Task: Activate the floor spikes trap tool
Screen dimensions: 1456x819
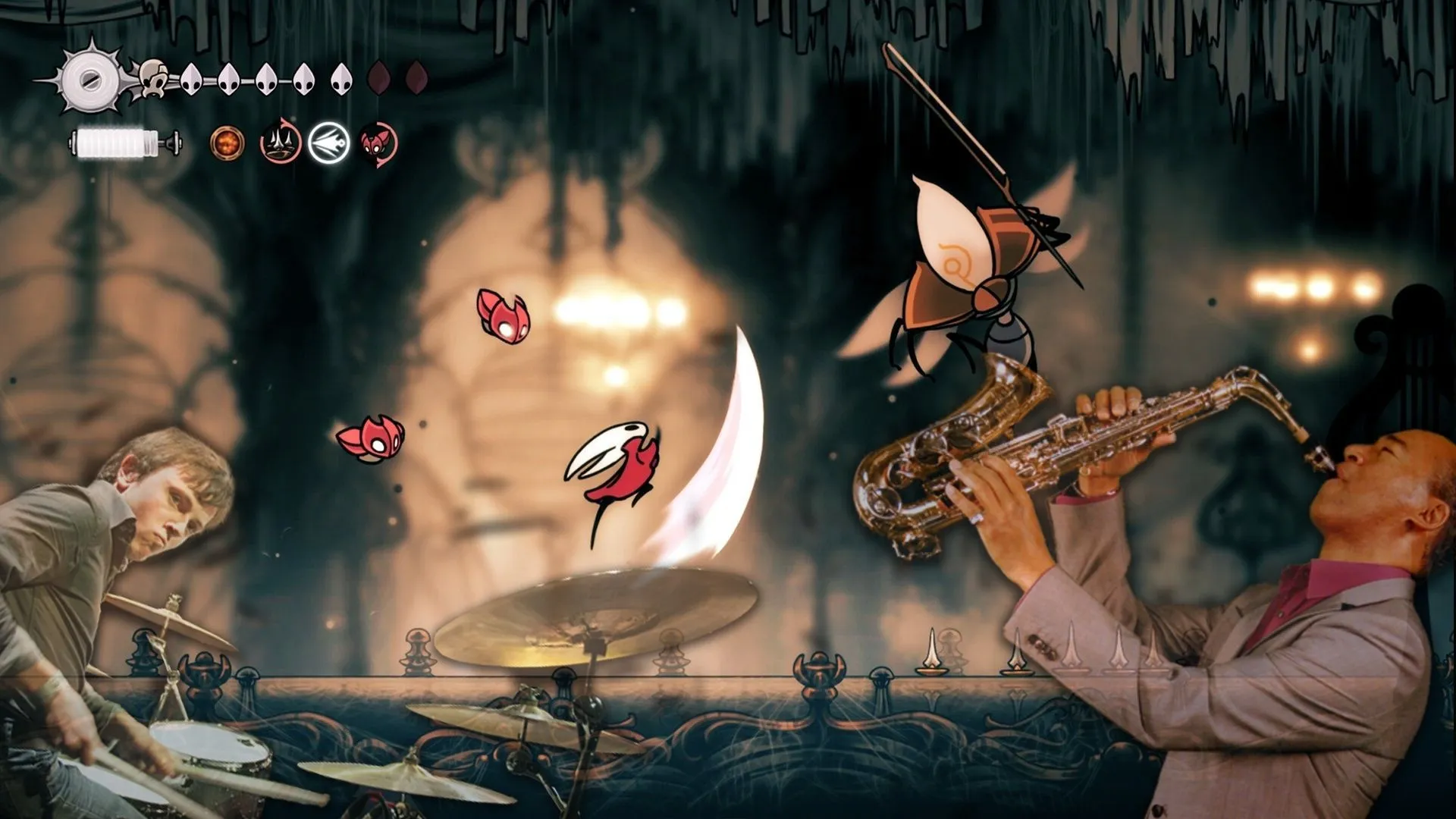Action: pos(280,143)
